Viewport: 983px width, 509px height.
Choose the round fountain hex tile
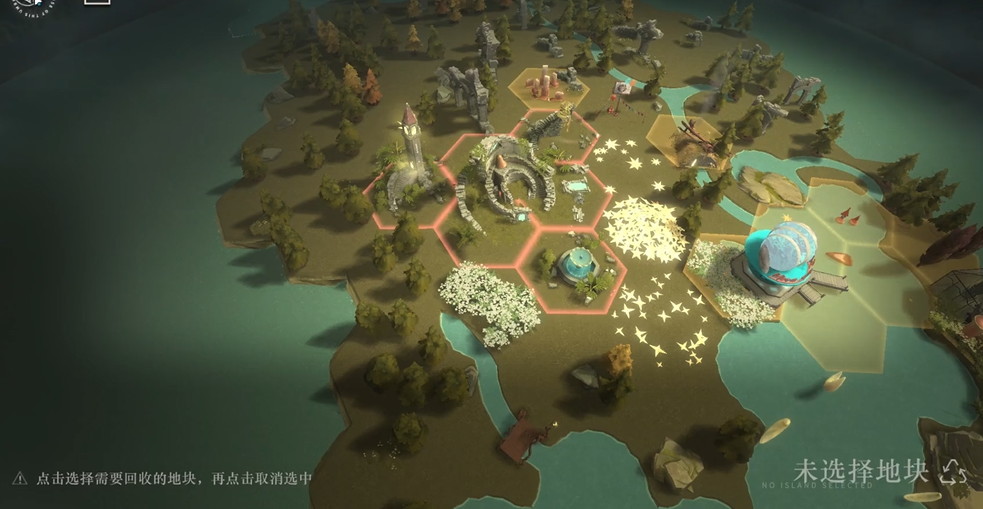coord(573,263)
